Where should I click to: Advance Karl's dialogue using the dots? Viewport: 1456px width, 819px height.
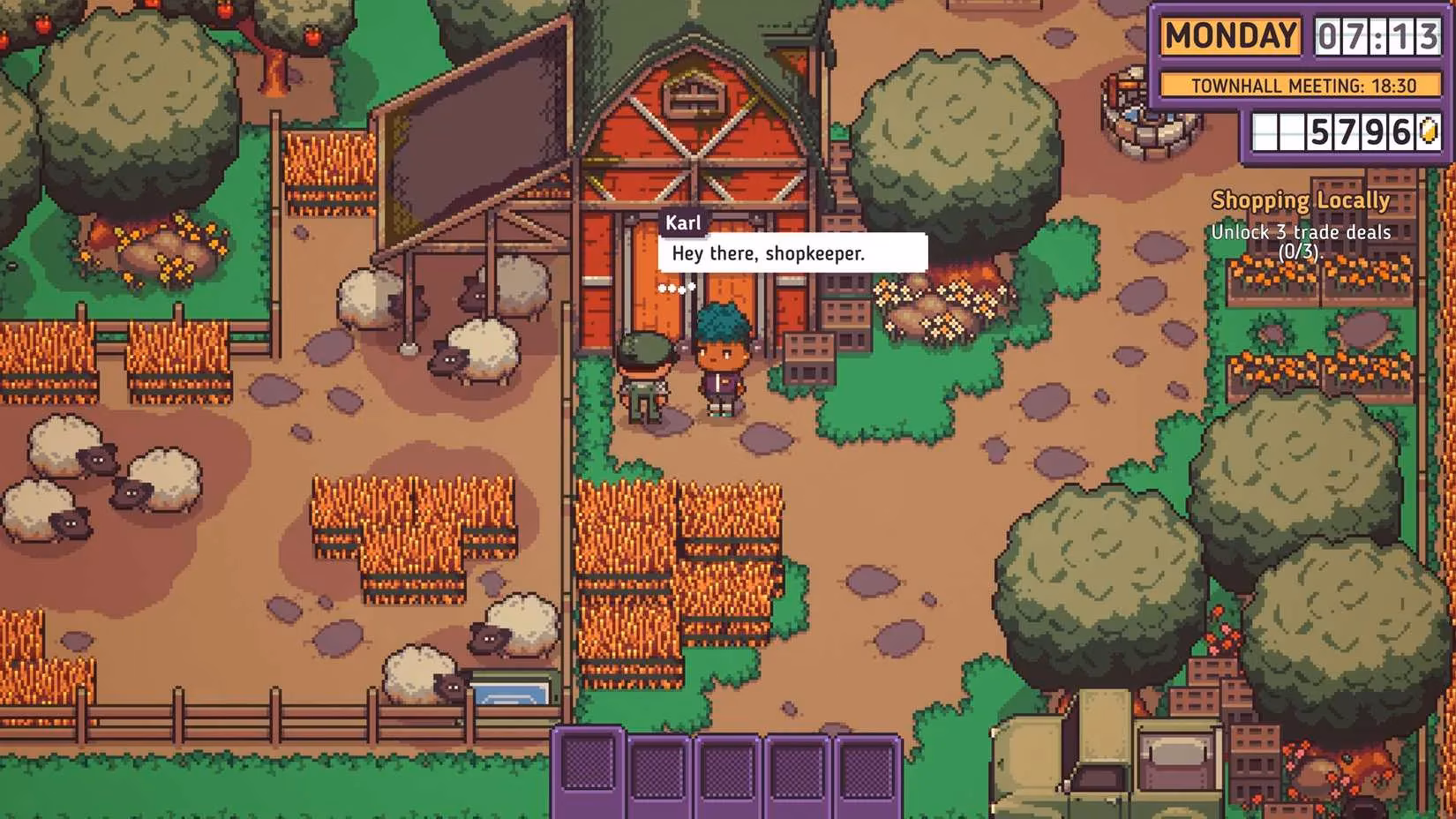point(678,287)
